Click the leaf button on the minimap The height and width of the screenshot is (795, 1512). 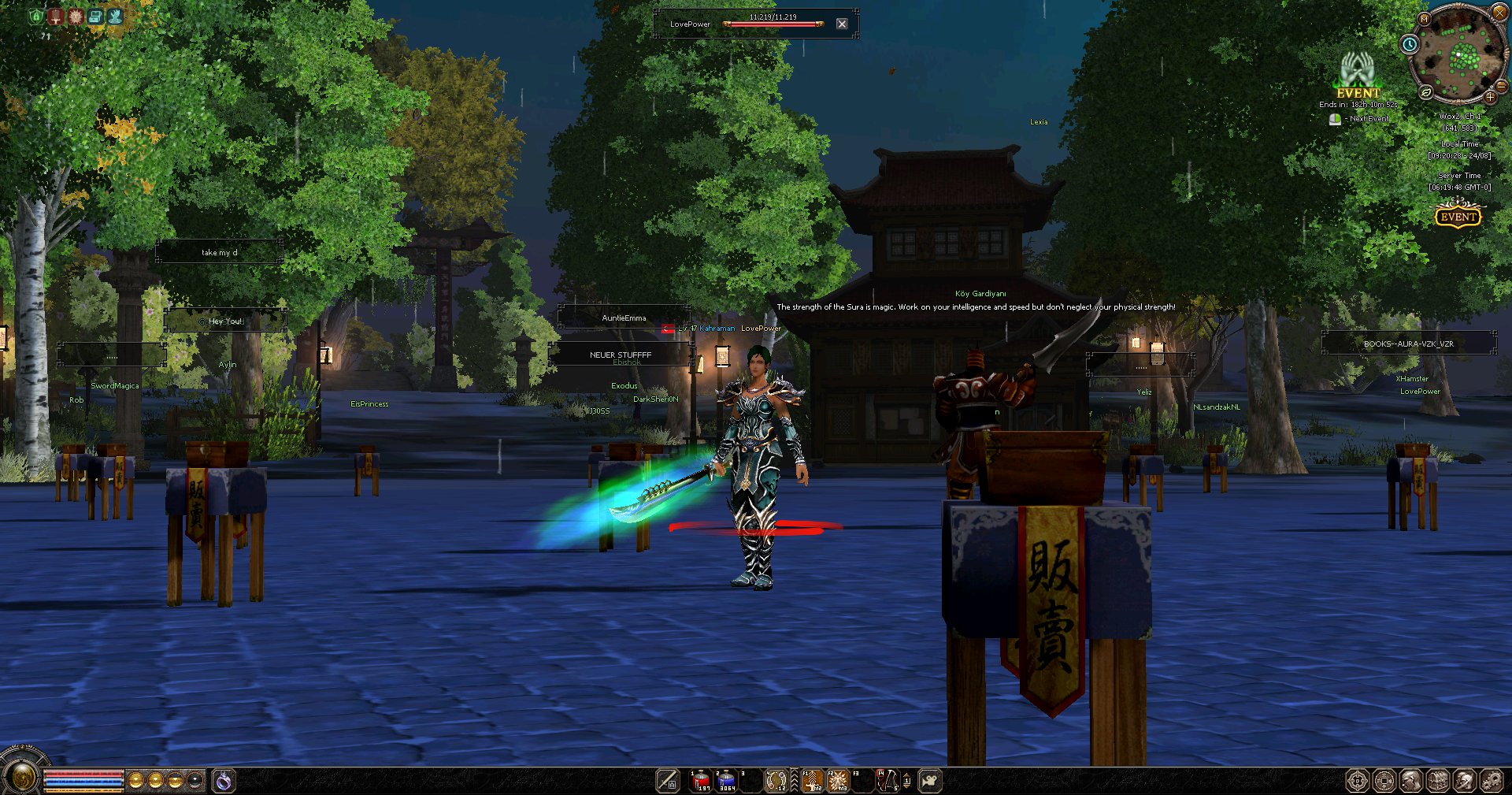(1426, 92)
